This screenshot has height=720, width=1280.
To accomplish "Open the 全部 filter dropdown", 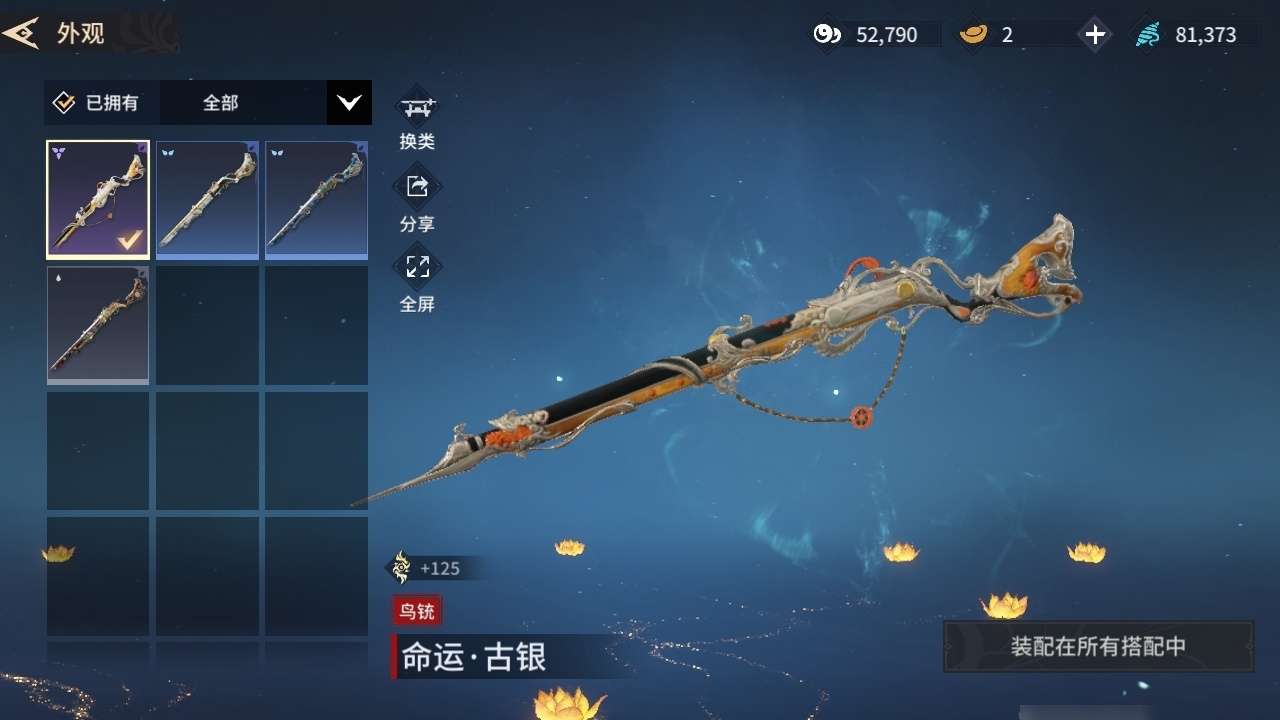I will coord(349,102).
